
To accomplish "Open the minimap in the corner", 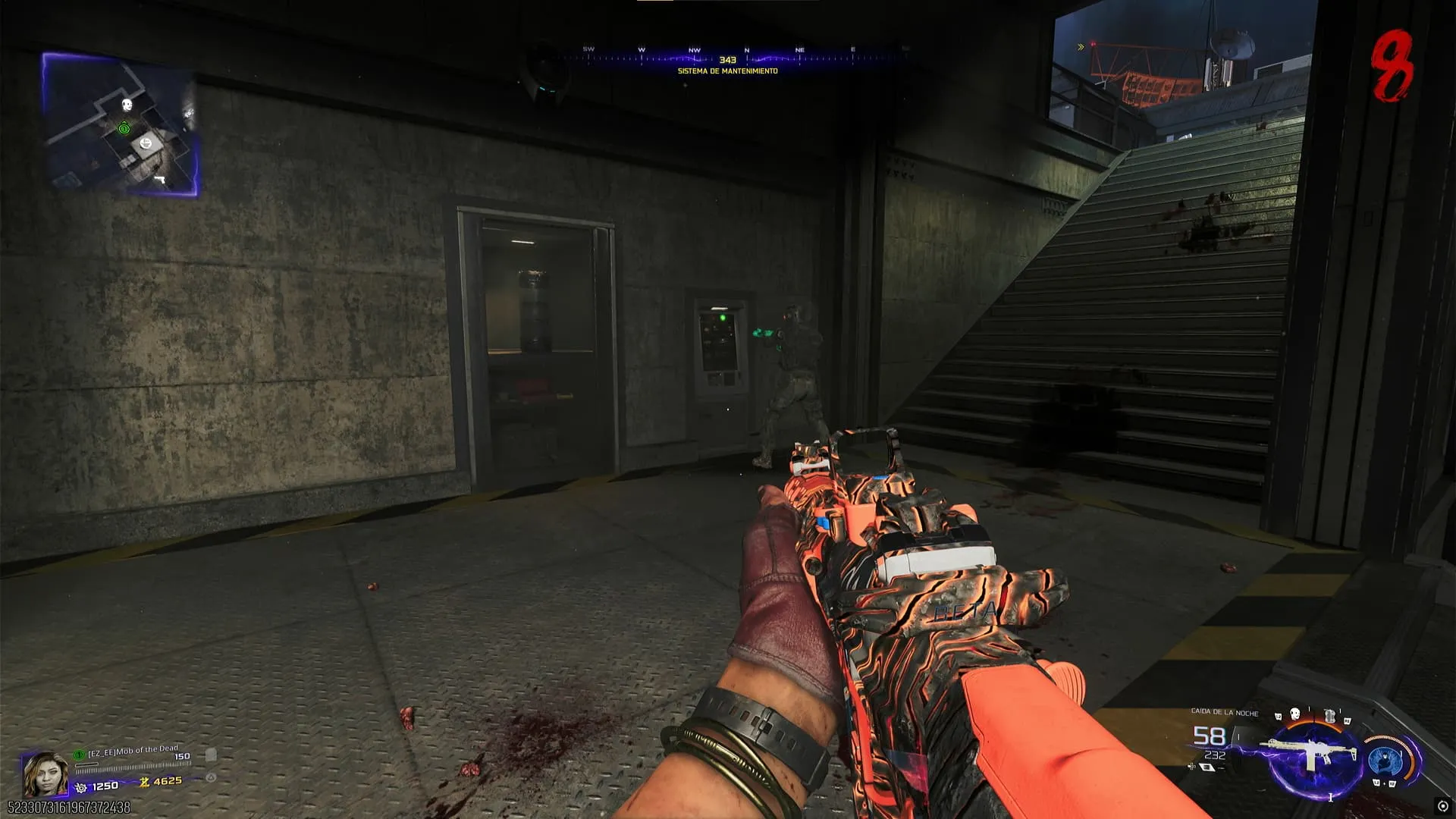I will coord(121,125).
